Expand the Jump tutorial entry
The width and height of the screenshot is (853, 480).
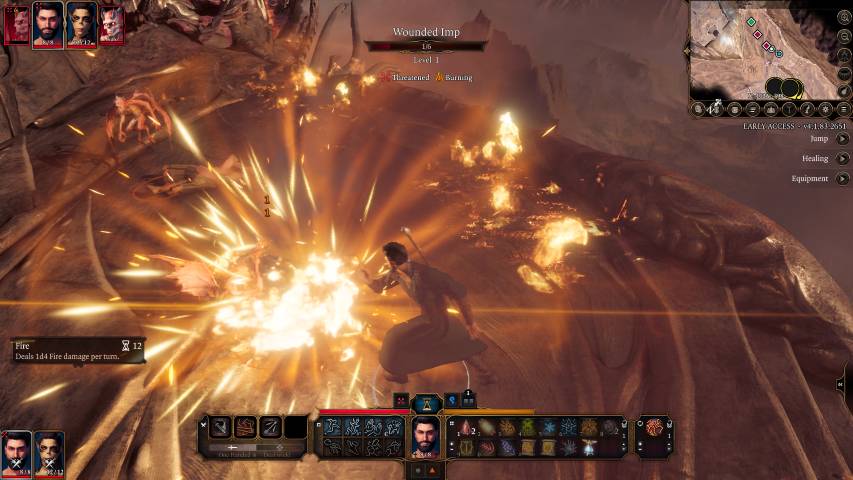842,138
